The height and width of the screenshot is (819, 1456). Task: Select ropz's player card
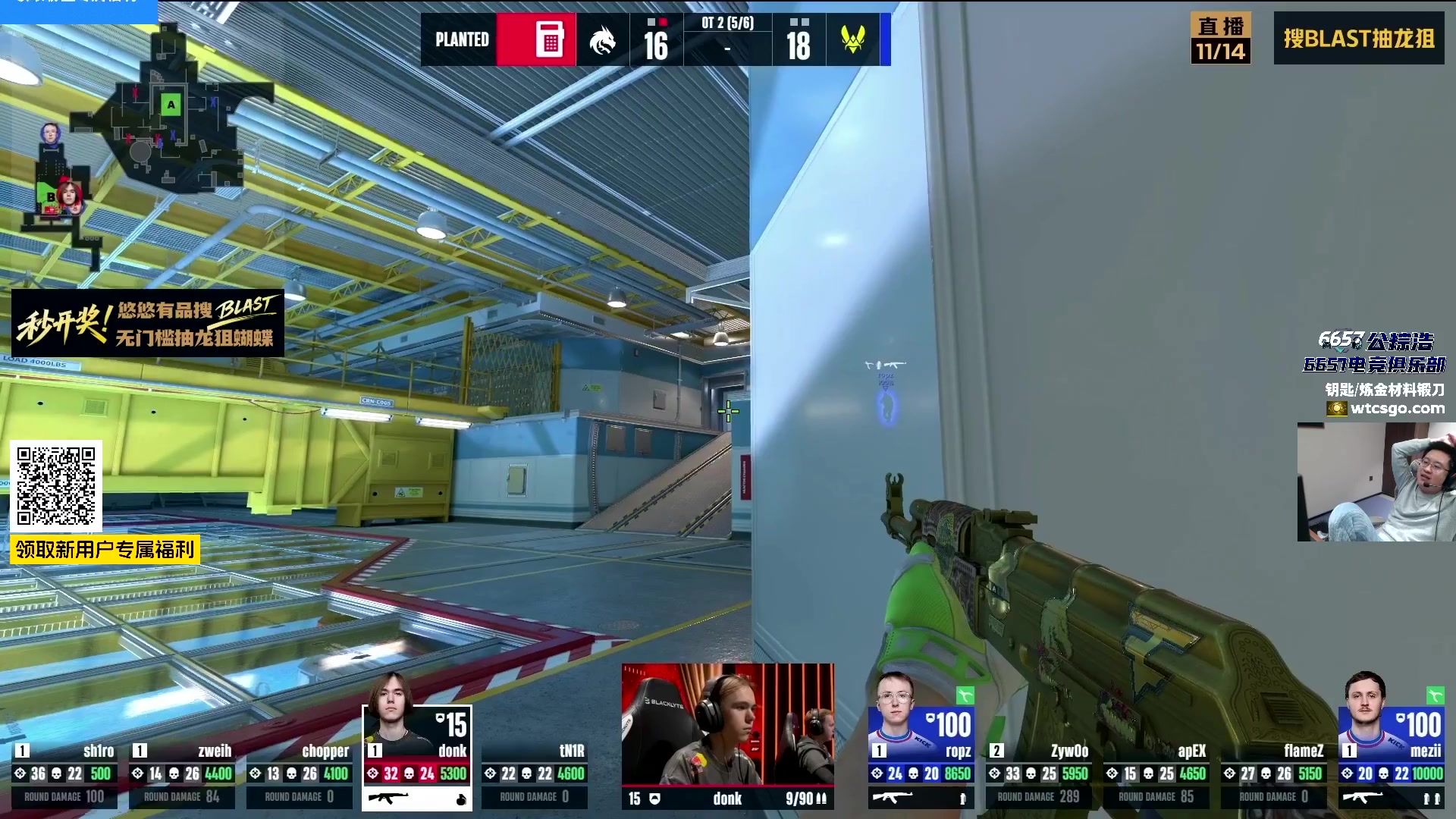tap(921, 758)
